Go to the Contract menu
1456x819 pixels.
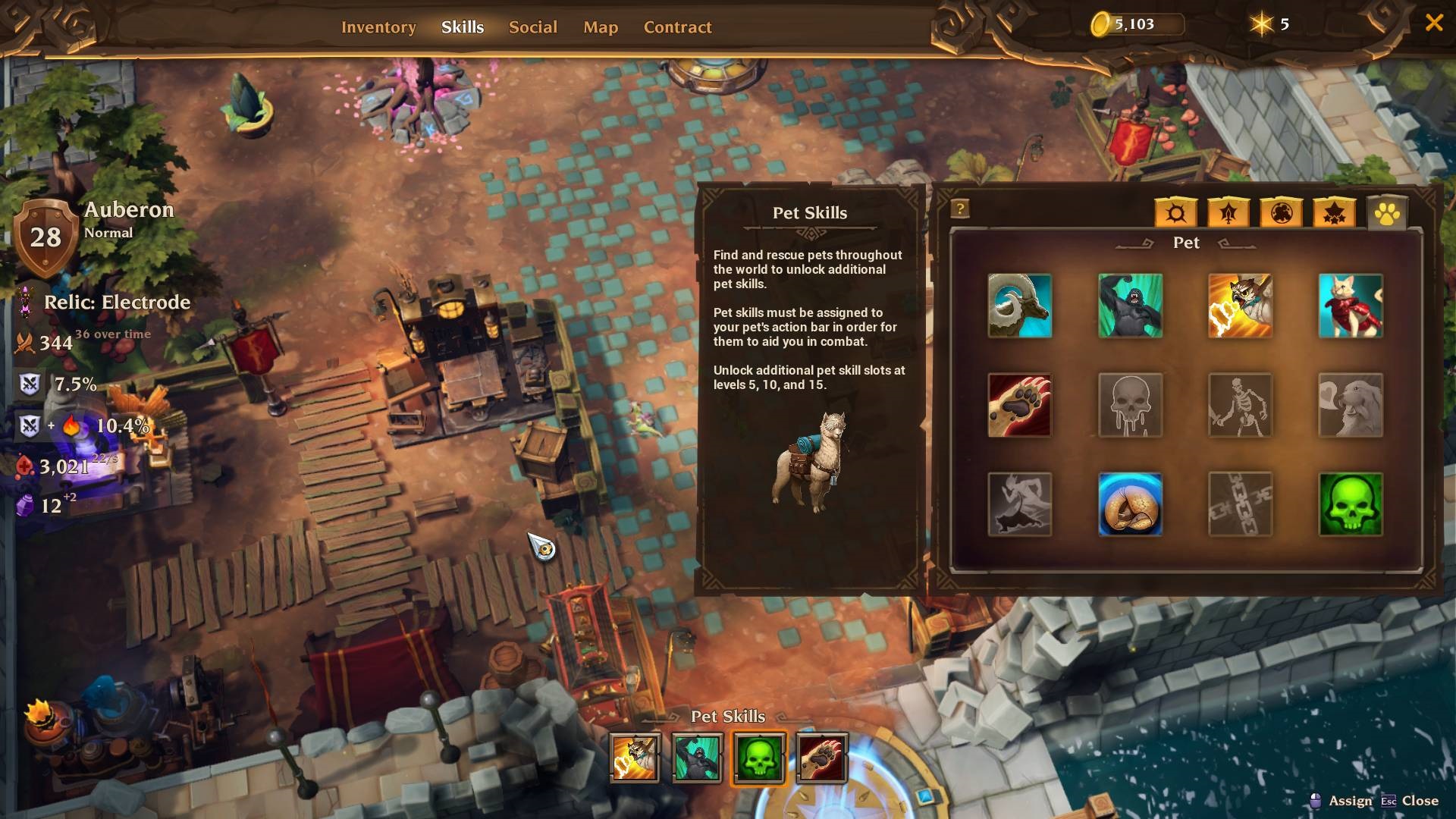click(677, 27)
